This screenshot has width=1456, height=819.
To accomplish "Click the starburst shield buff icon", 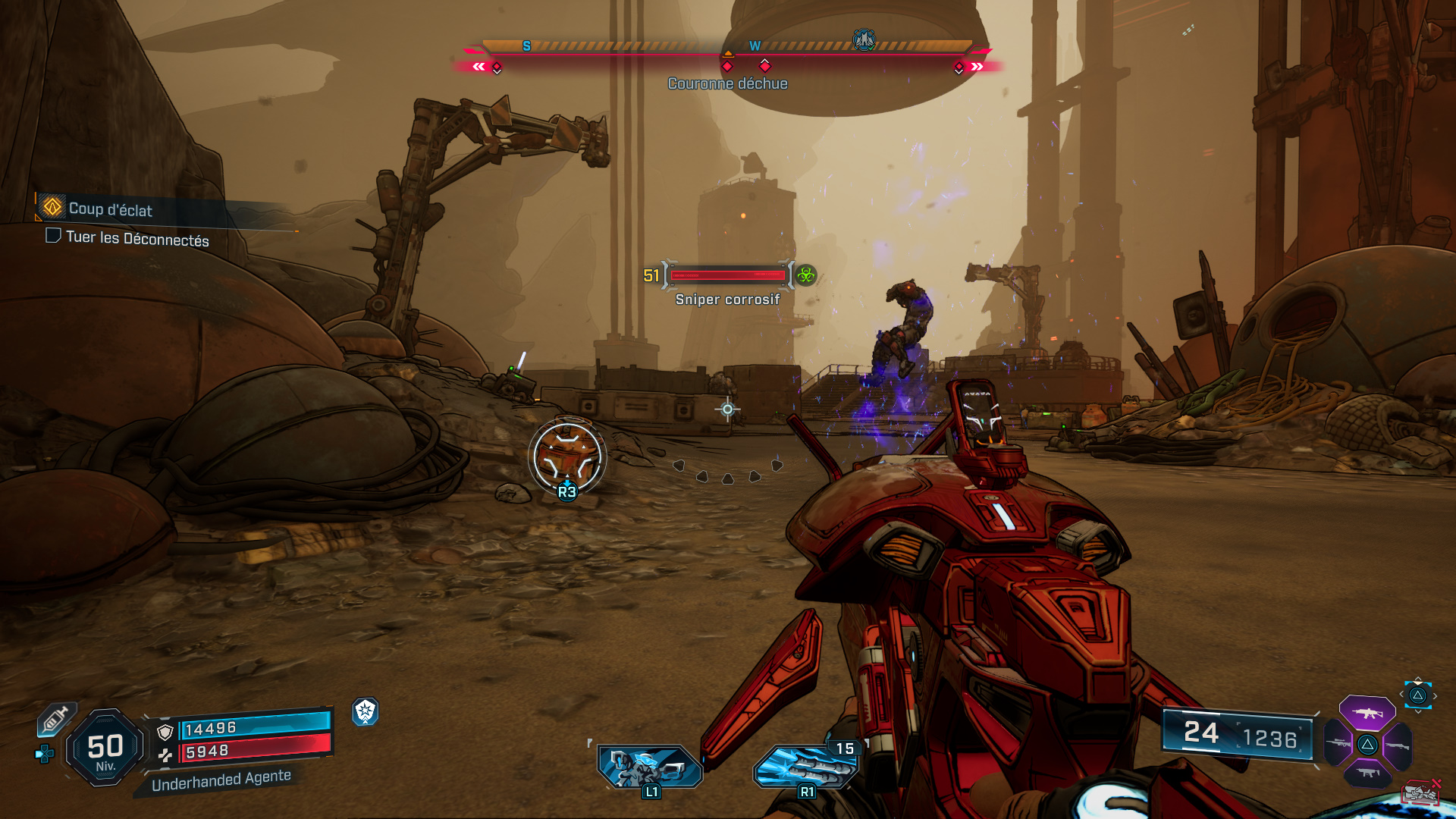I will pos(366,711).
